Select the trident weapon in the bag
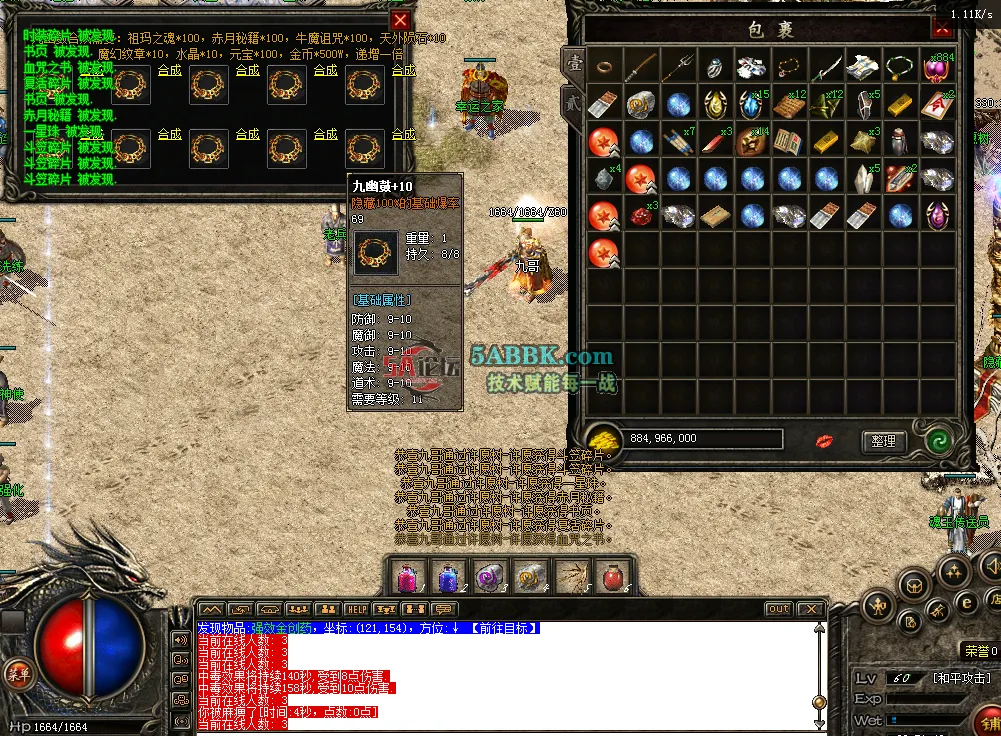The height and width of the screenshot is (736, 1001). point(678,67)
